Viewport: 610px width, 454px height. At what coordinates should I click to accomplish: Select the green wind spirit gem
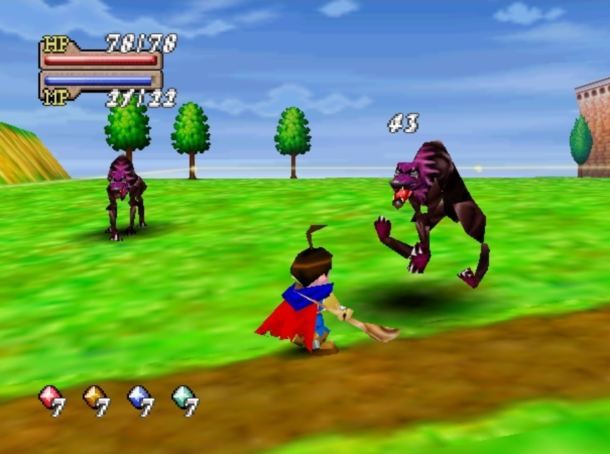pyautogui.click(x=183, y=397)
